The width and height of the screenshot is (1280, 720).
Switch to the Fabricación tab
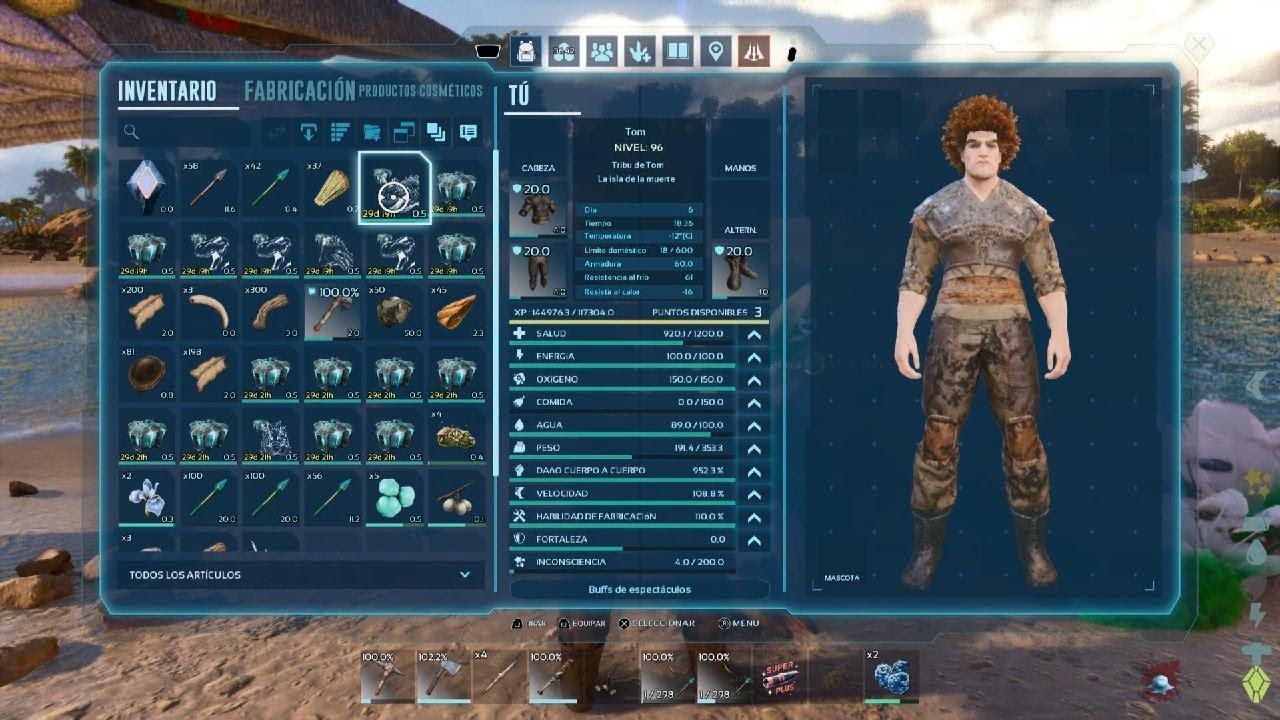click(x=299, y=91)
